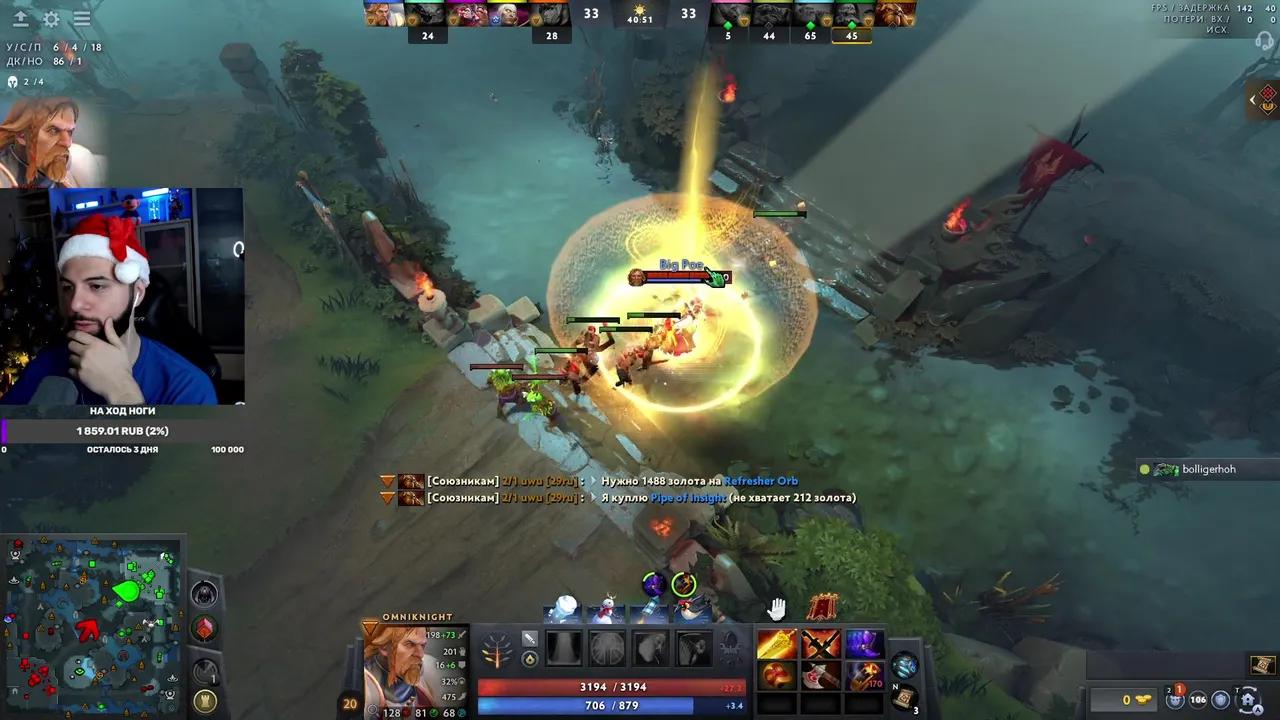This screenshot has height=720, width=1280.
Task: Open the shop with the home icon
Action: coord(1248,699)
